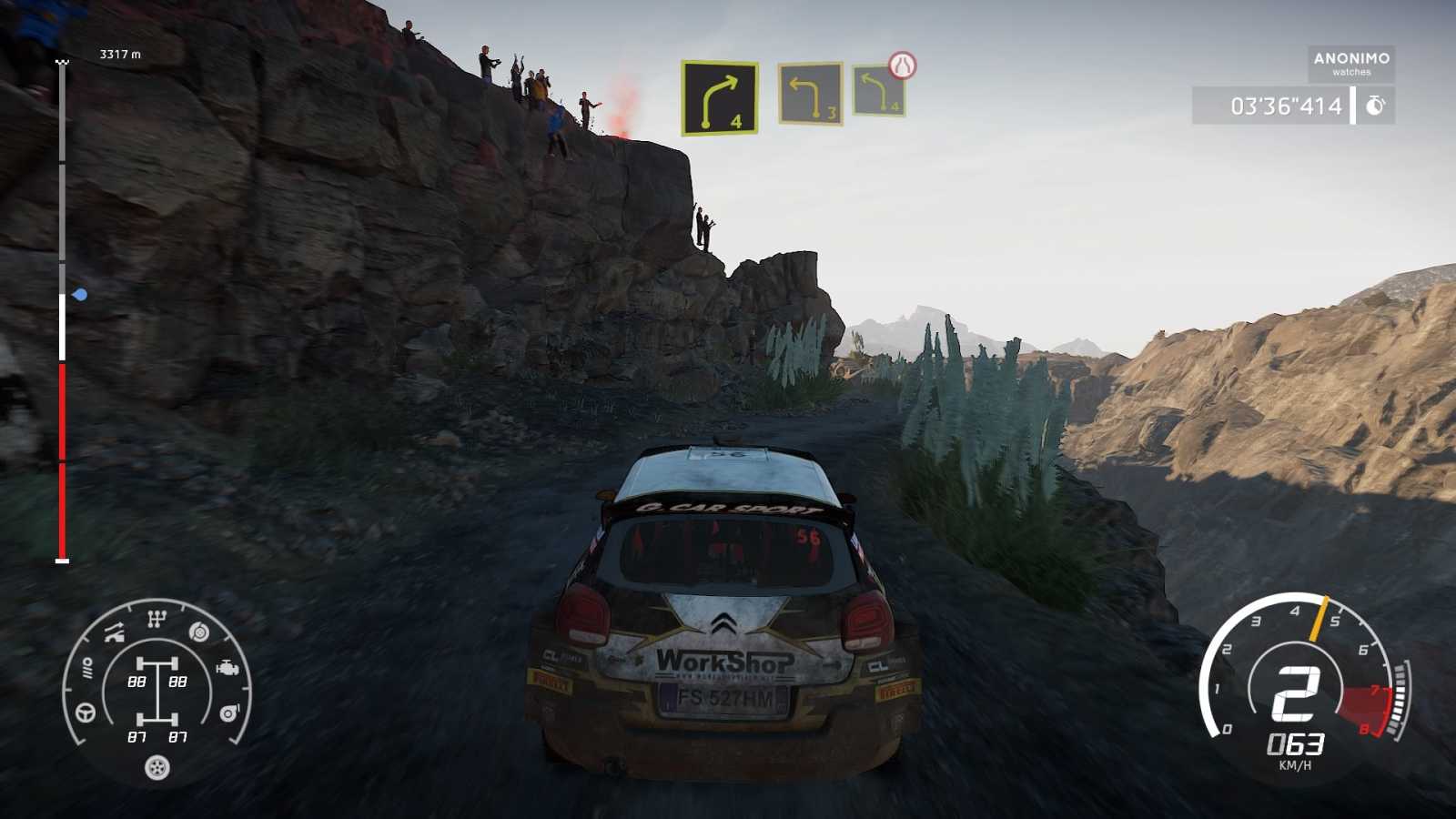
Task: Click the tire icon below the damage dial
Action: point(157,766)
